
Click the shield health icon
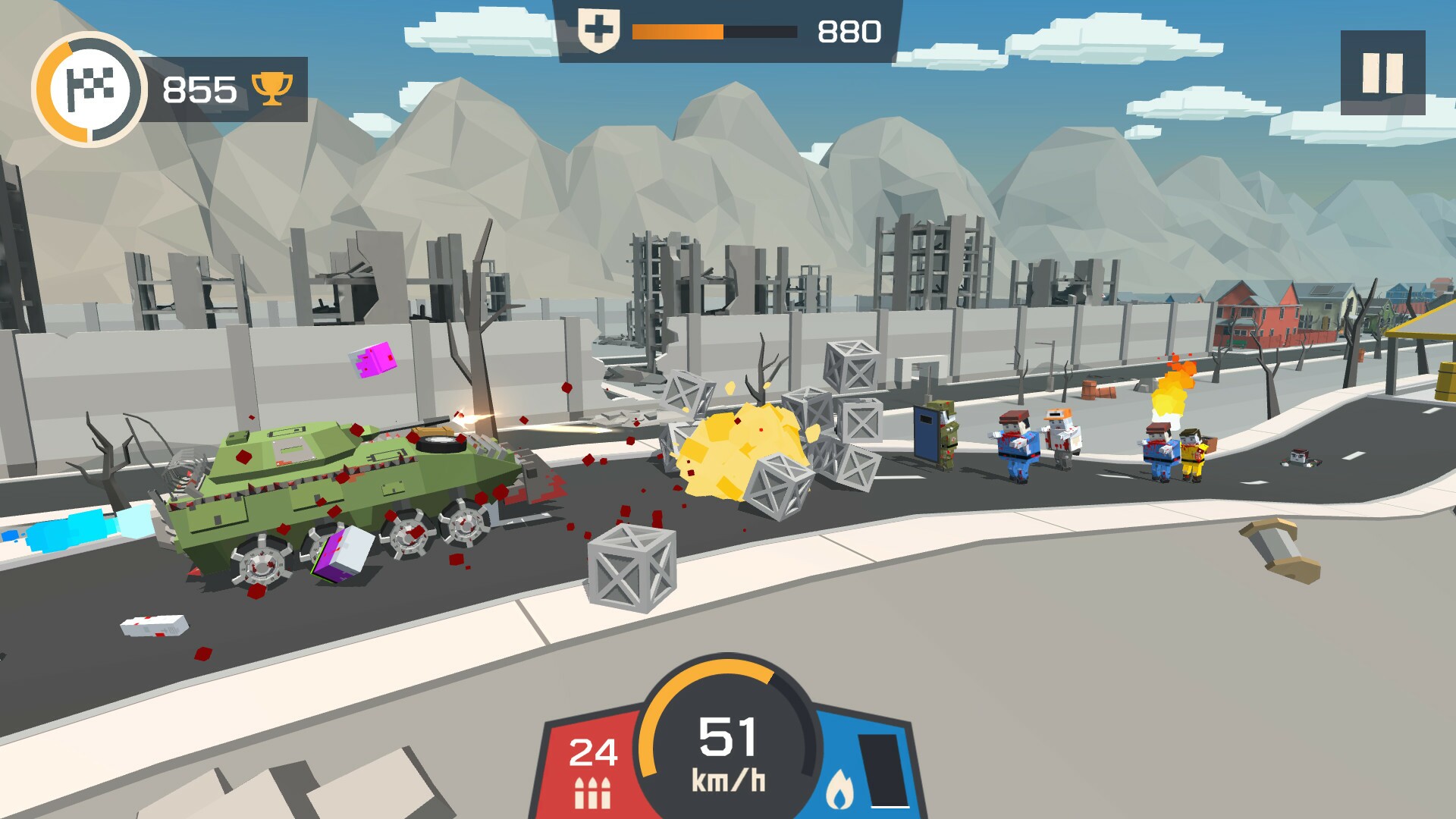599,29
